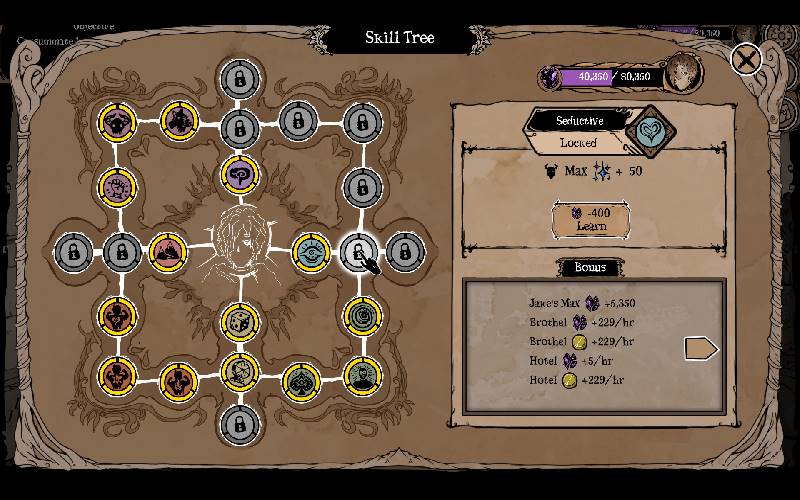This screenshot has height=500, width=800.
Task: Choose the locked node at far left
Action: pos(73,251)
